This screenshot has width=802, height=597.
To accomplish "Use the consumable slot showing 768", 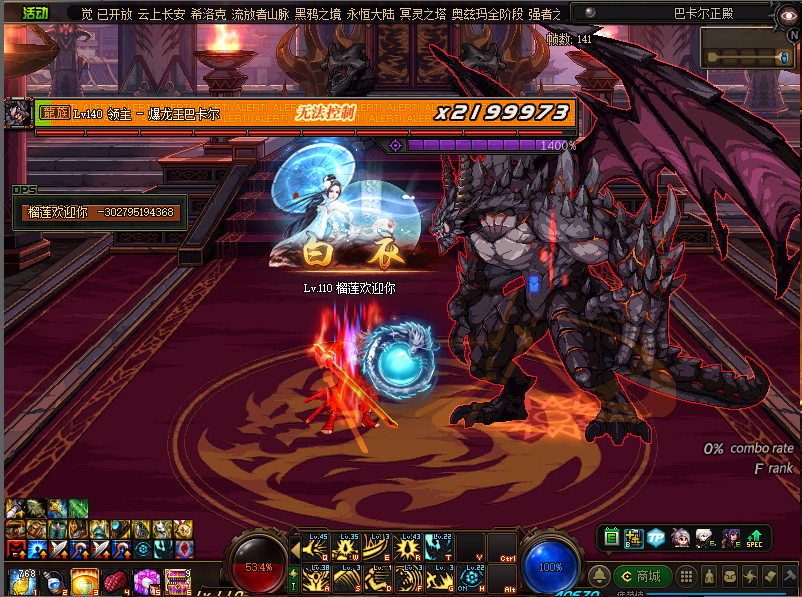I will pos(21,581).
